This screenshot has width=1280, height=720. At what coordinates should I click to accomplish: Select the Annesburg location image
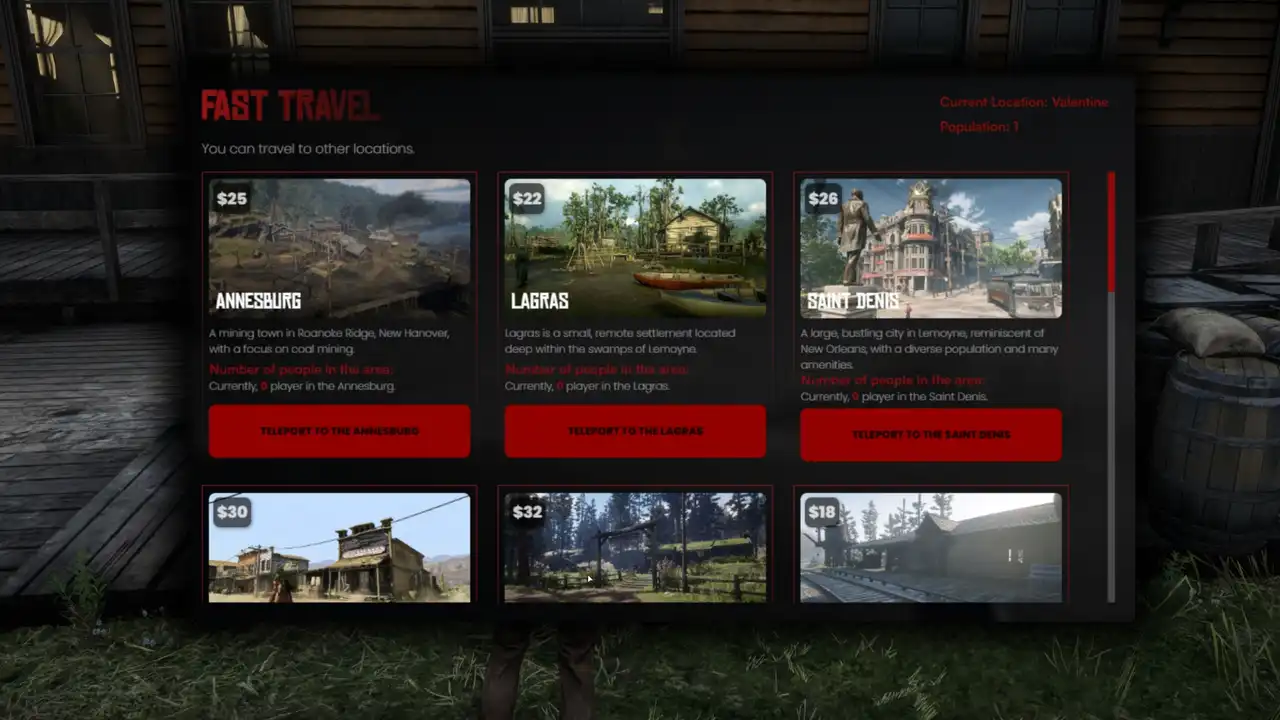[x=339, y=248]
